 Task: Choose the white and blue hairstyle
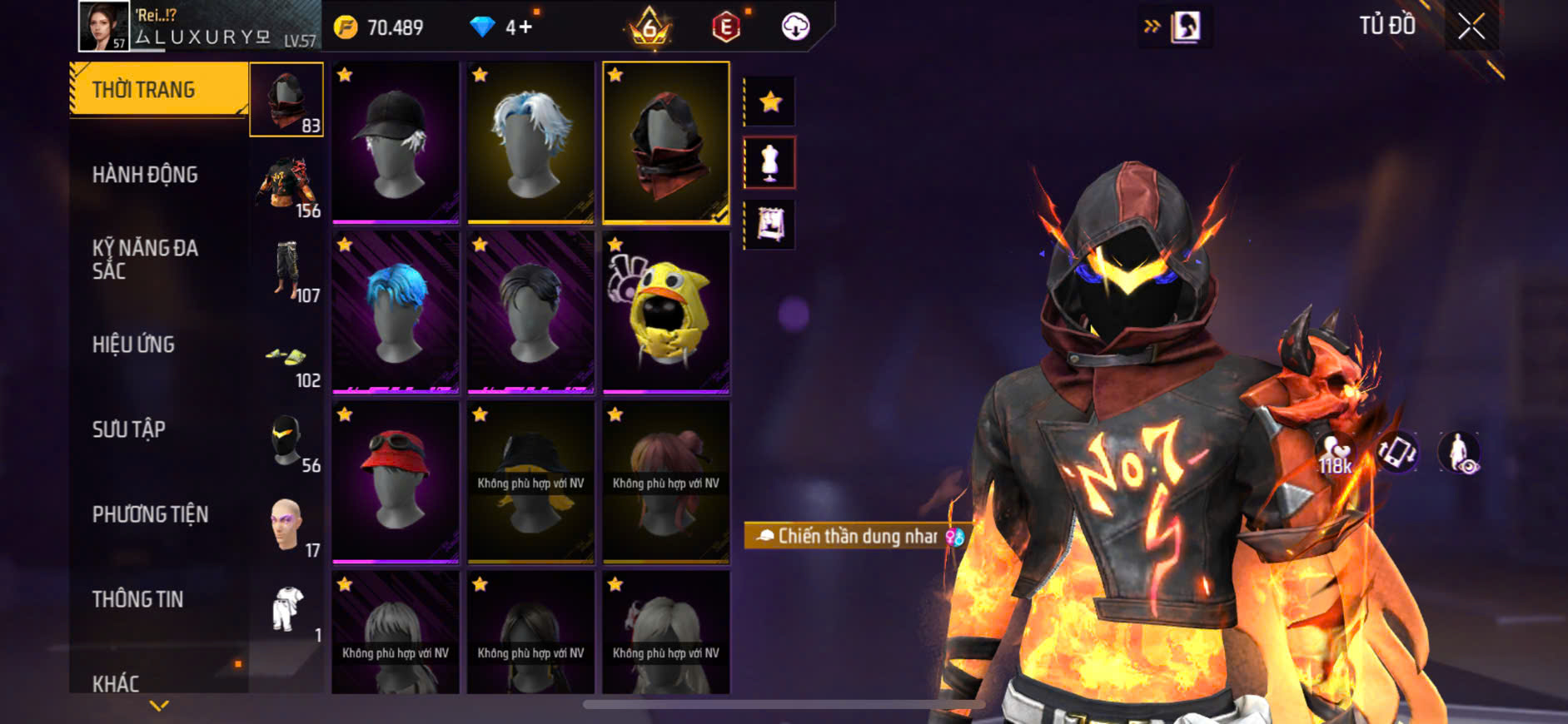[530, 141]
